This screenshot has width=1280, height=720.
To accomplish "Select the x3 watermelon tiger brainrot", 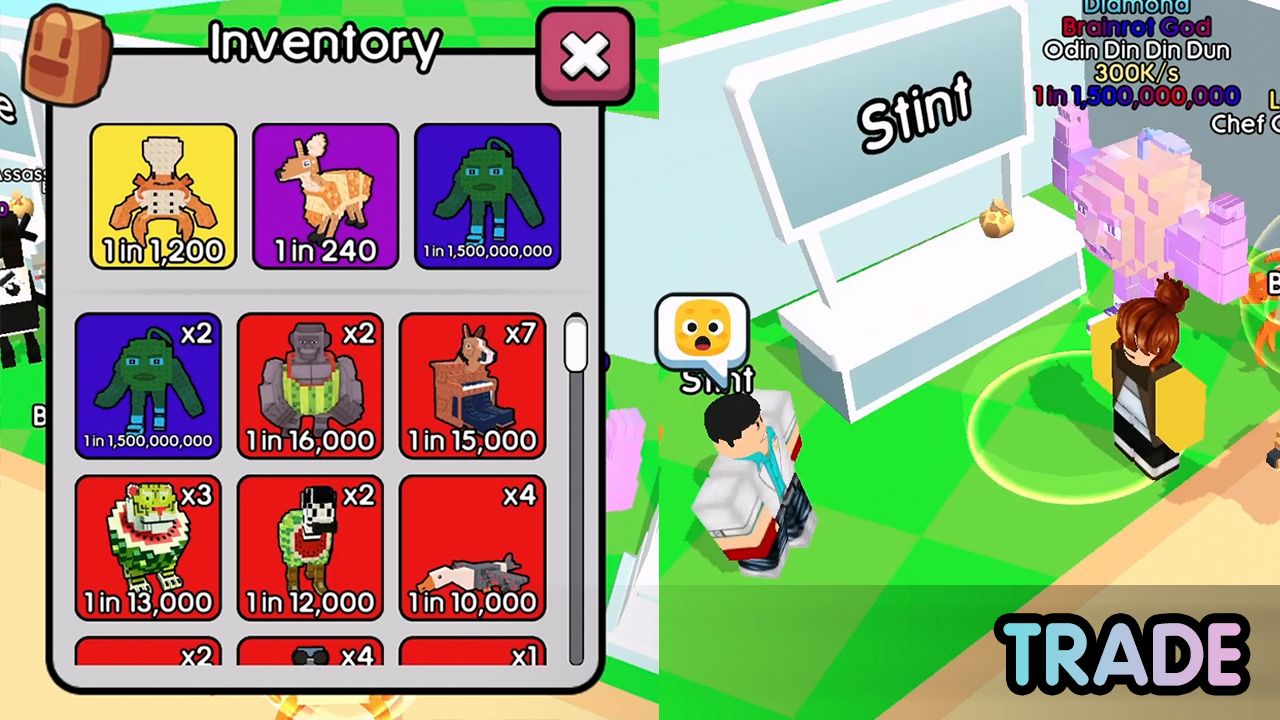I will pyautogui.click(x=148, y=549).
